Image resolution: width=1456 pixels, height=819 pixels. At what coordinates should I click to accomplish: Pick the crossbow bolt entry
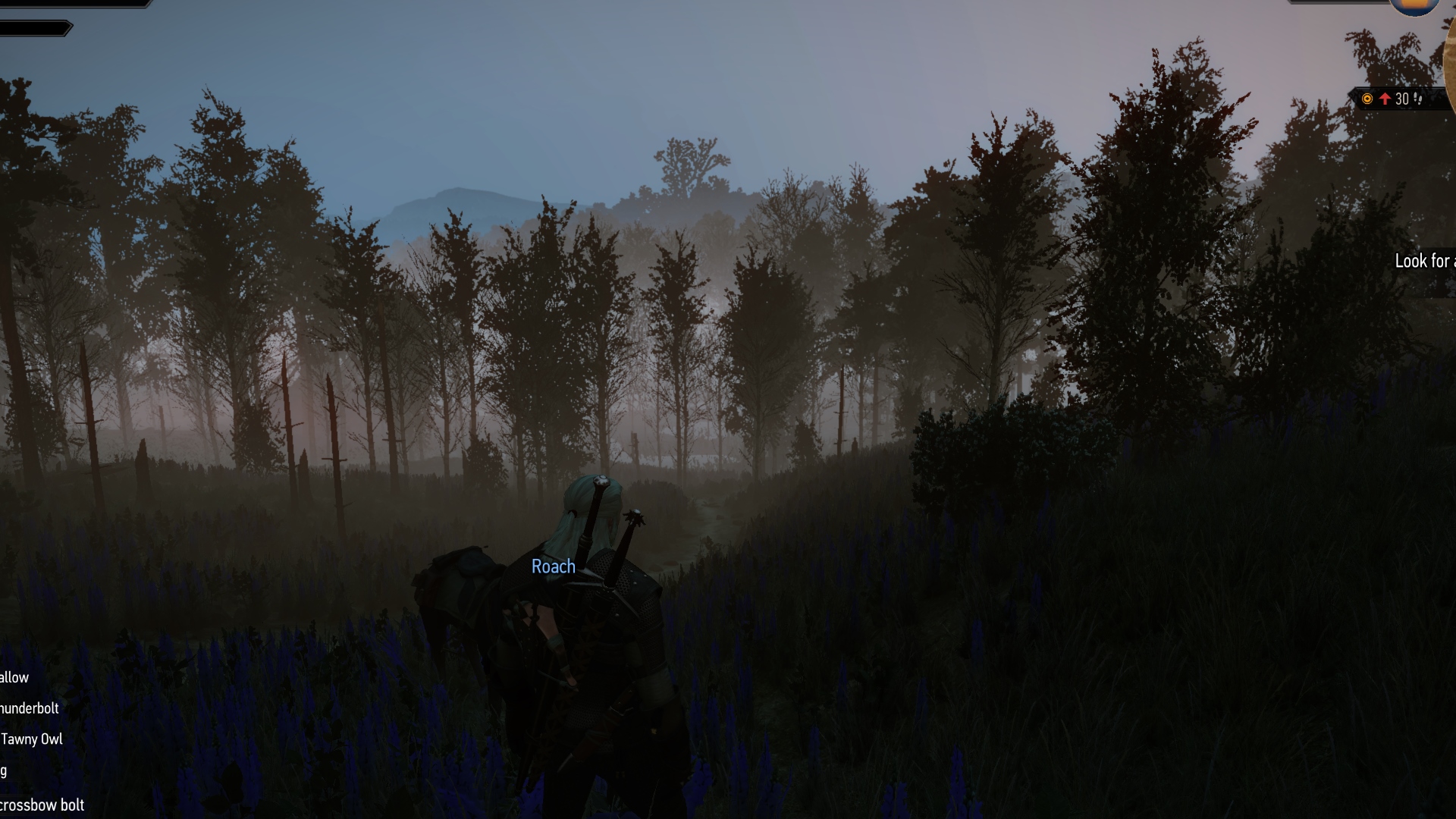coord(42,805)
